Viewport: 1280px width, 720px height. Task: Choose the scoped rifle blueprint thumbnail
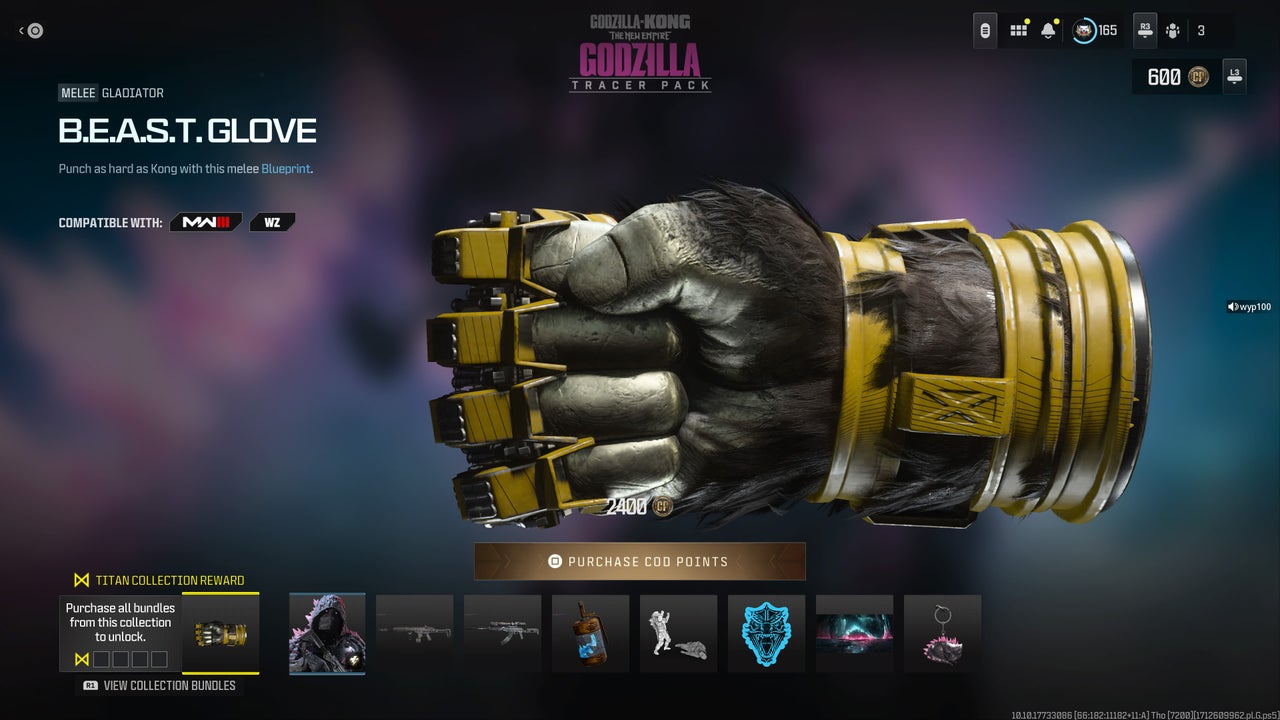click(503, 633)
